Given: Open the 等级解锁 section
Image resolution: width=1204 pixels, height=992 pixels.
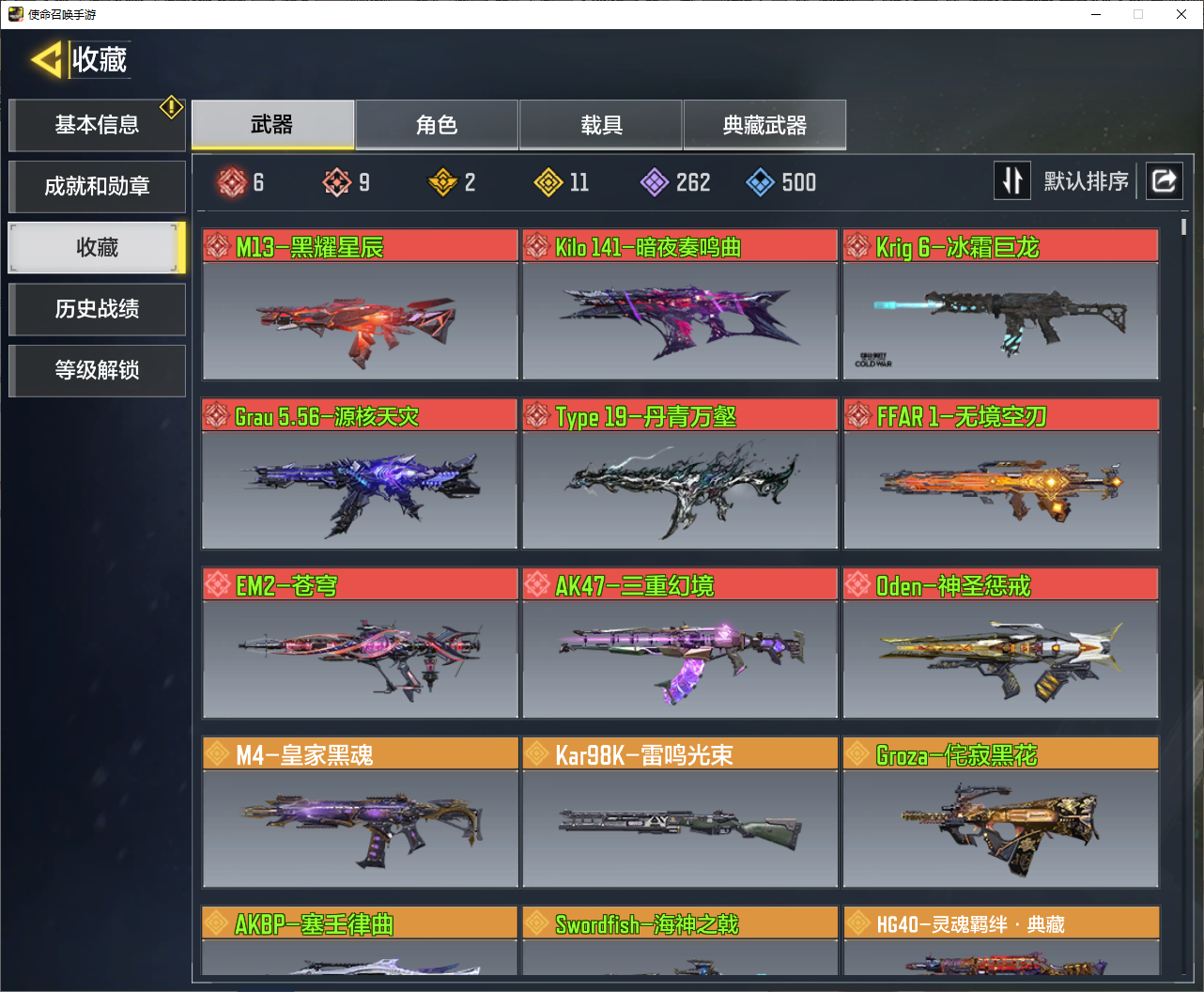Looking at the screenshot, I should (97, 370).
